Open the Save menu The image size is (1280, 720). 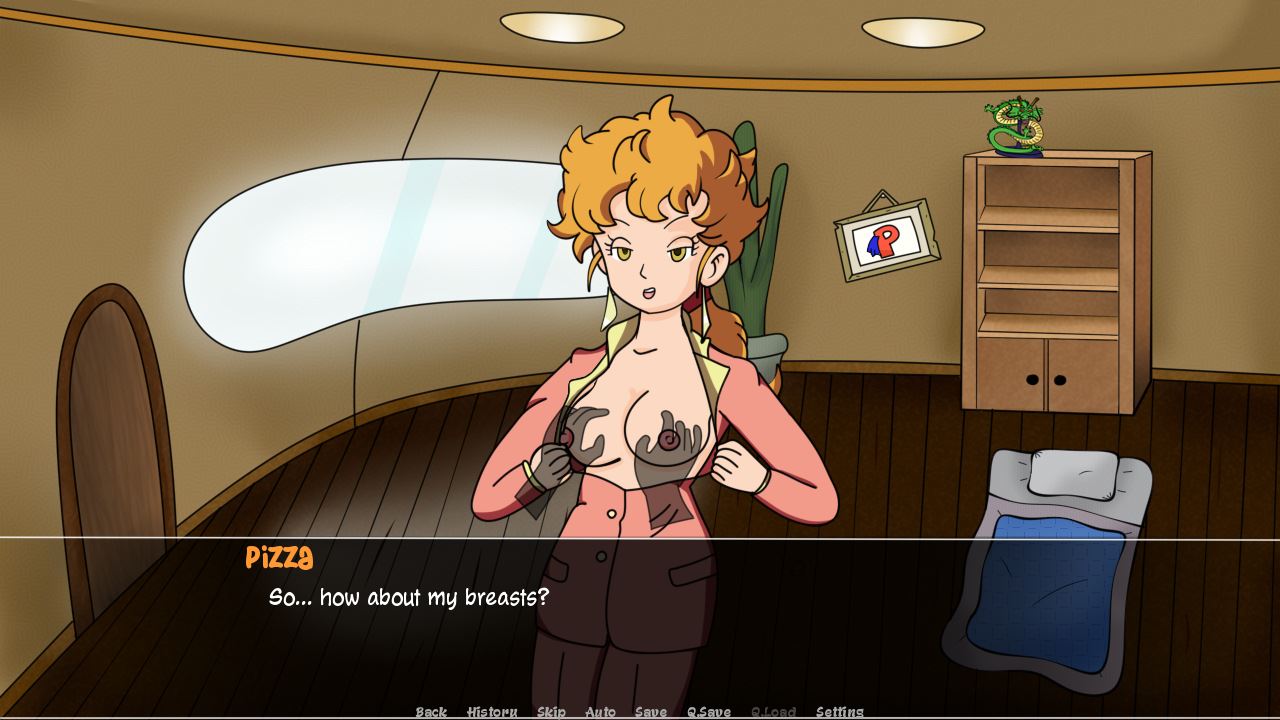[x=651, y=712]
